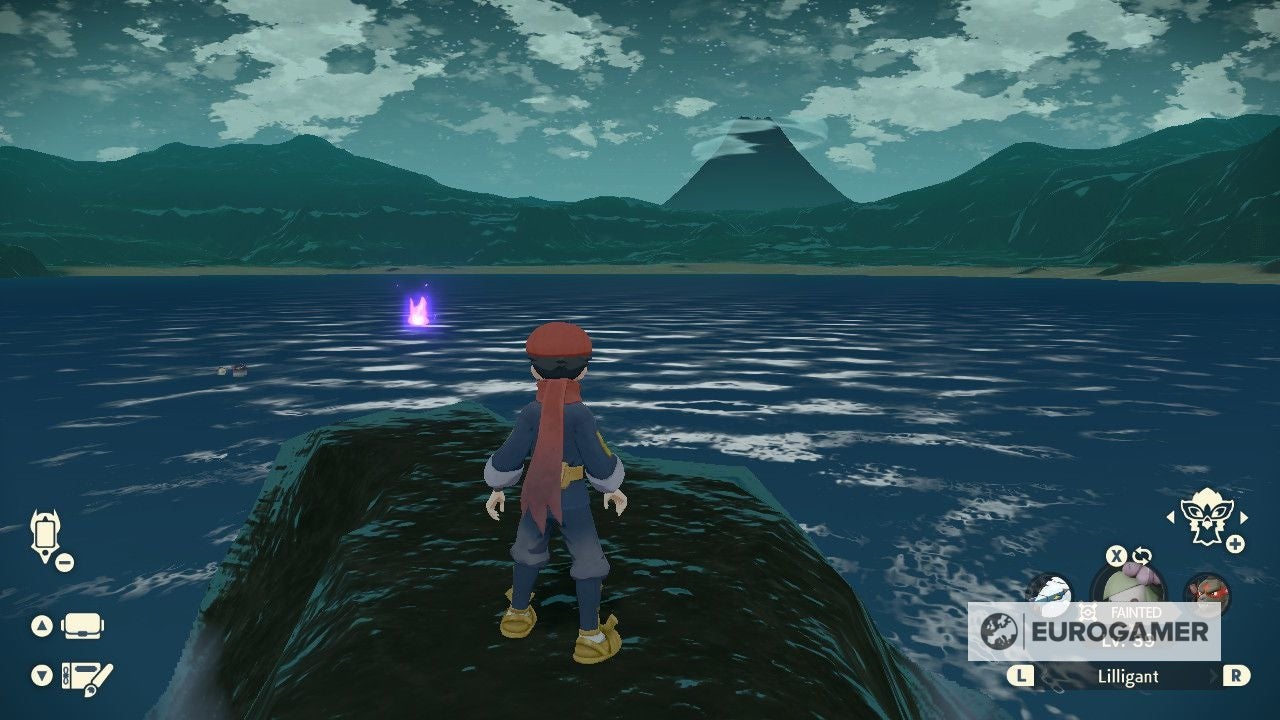Click the right arrow beside the ride icon
Viewport: 1280px width, 720px height.
[x=1244, y=518]
